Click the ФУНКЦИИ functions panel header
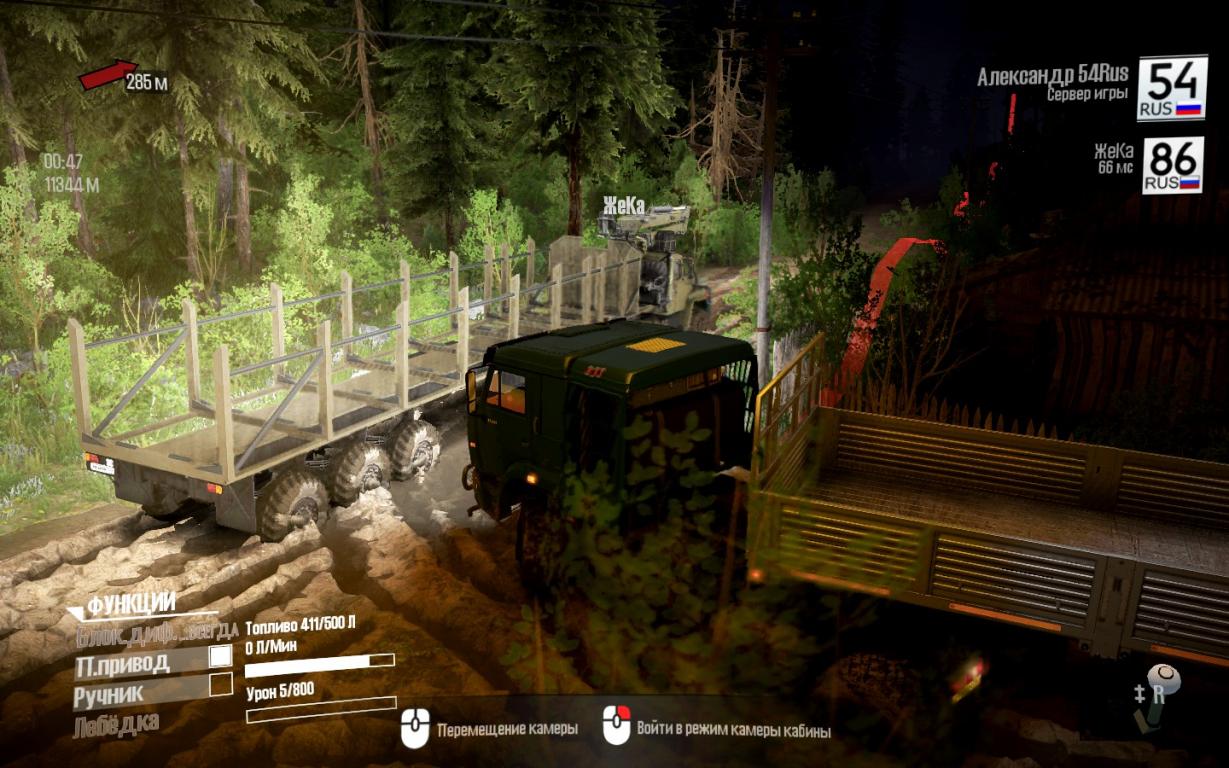The image size is (1229, 768). [131, 604]
